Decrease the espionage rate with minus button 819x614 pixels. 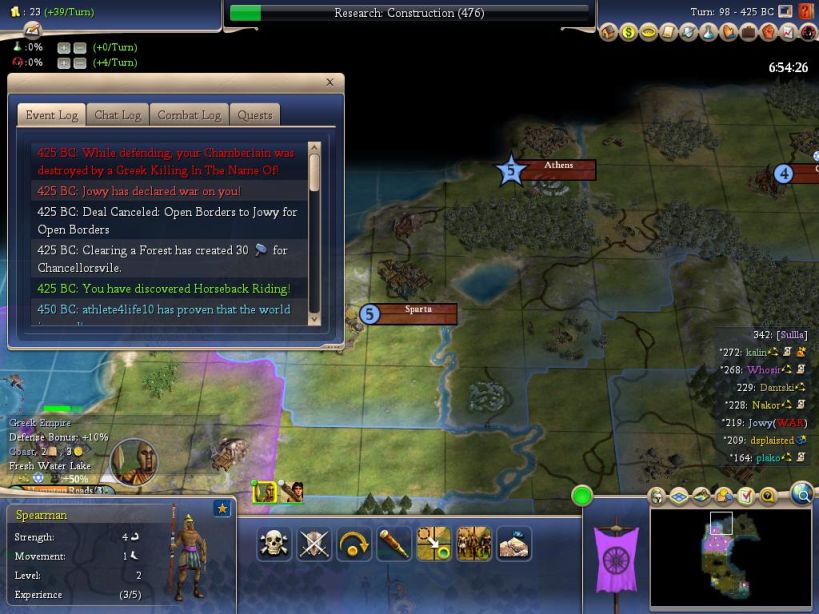79,63
